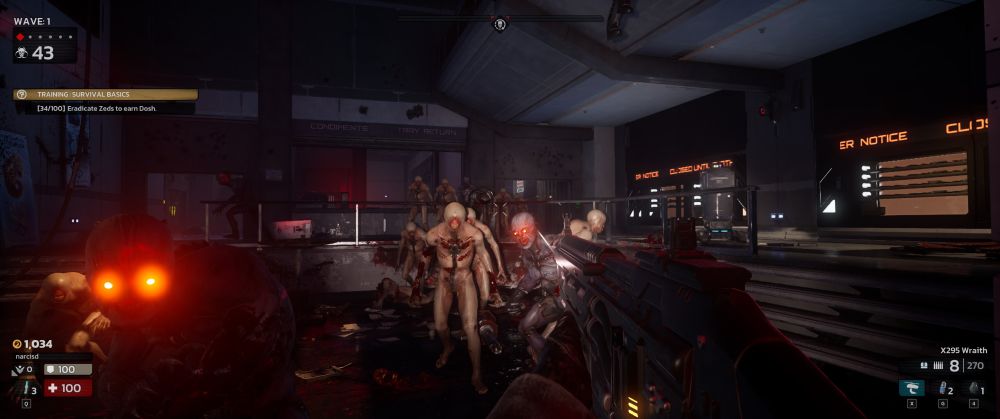
Task: Click the compass marker at top center
Action: click(499, 22)
